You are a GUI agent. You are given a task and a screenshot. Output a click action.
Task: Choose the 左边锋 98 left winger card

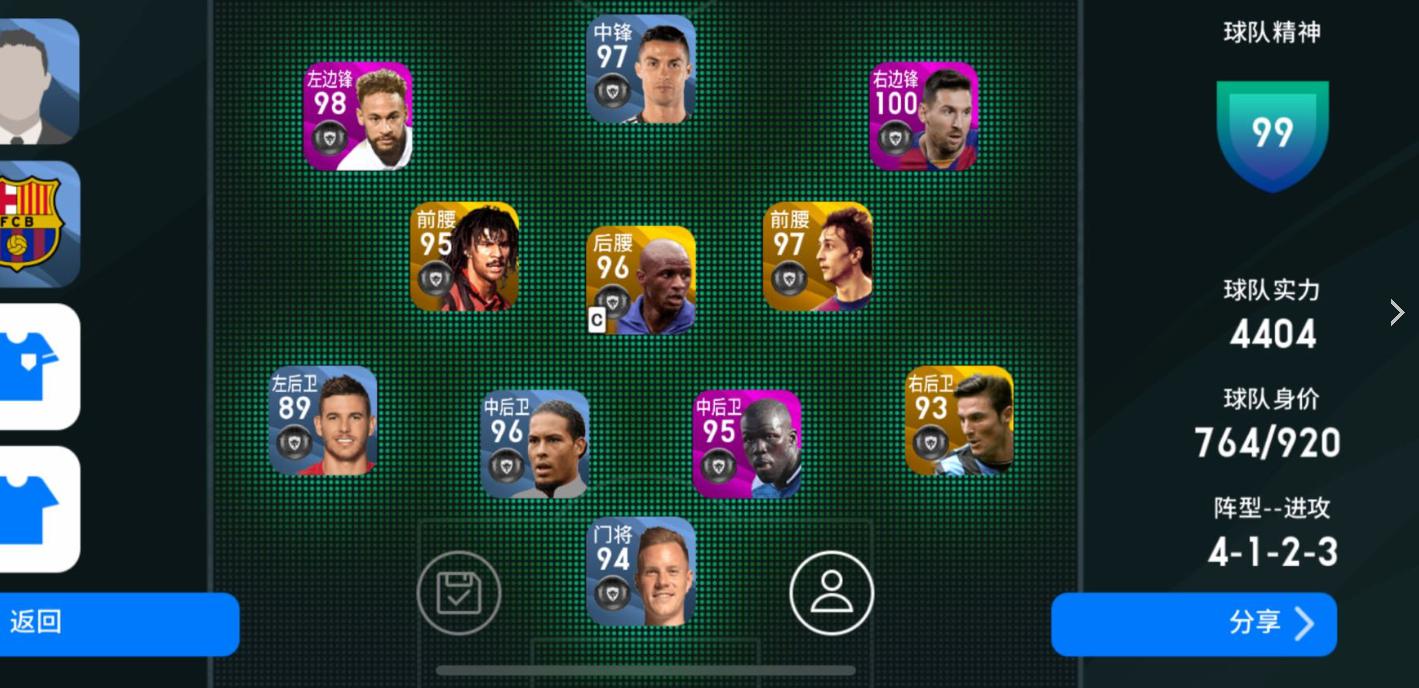[x=358, y=116]
